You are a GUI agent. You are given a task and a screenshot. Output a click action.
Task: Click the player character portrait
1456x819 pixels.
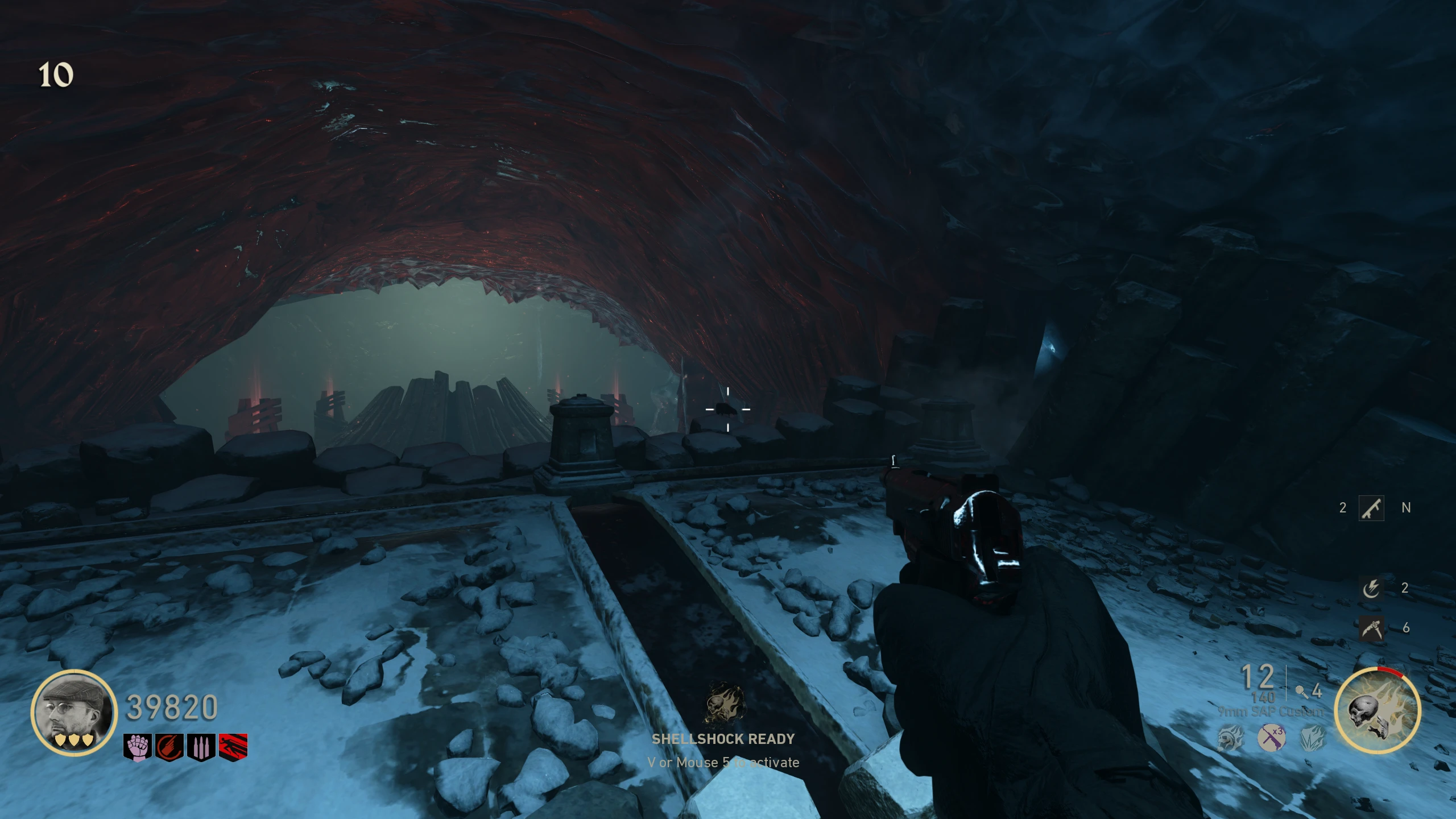[74, 712]
